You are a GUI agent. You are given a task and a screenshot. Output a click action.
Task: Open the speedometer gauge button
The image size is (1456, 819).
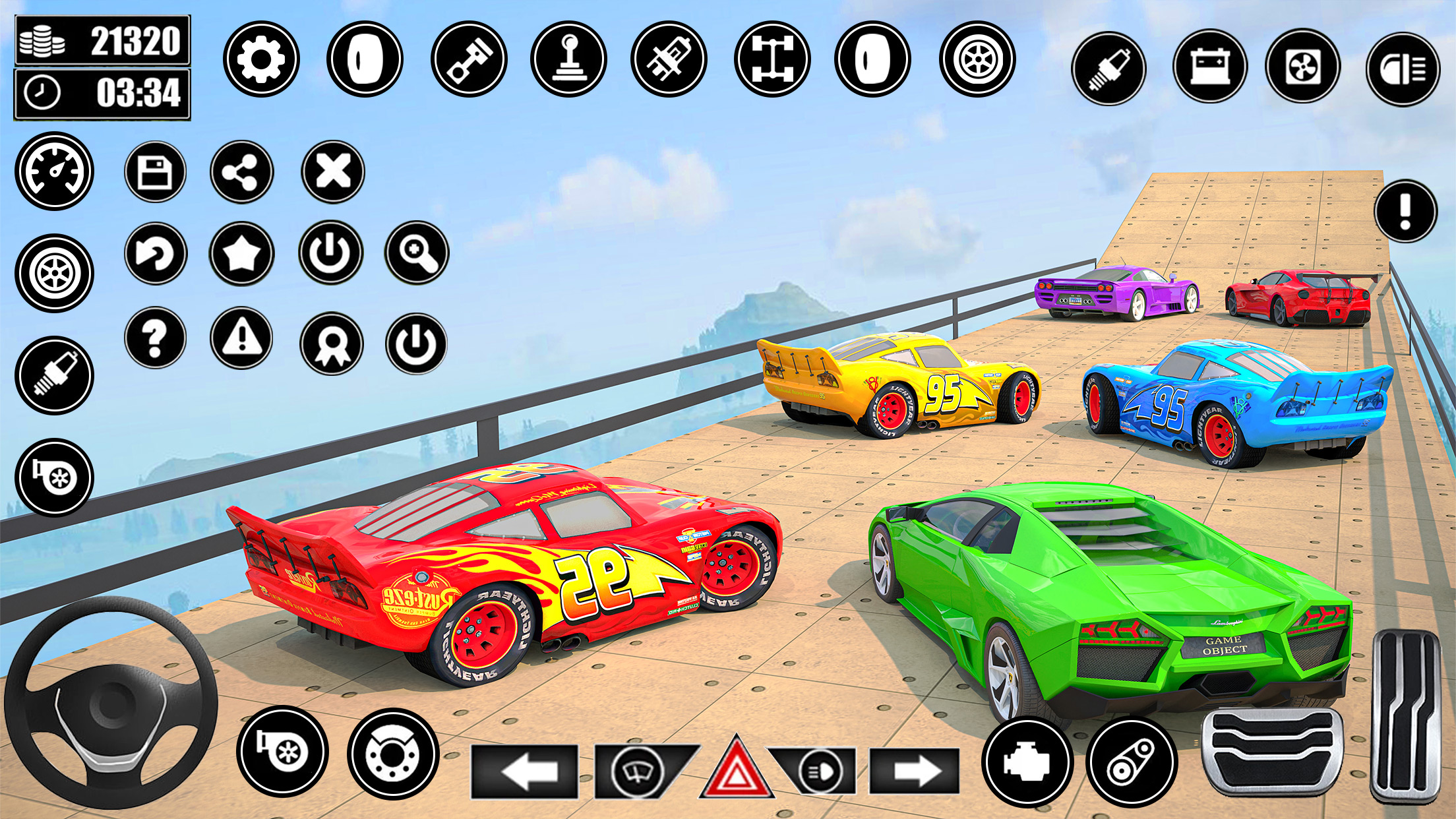(x=55, y=171)
